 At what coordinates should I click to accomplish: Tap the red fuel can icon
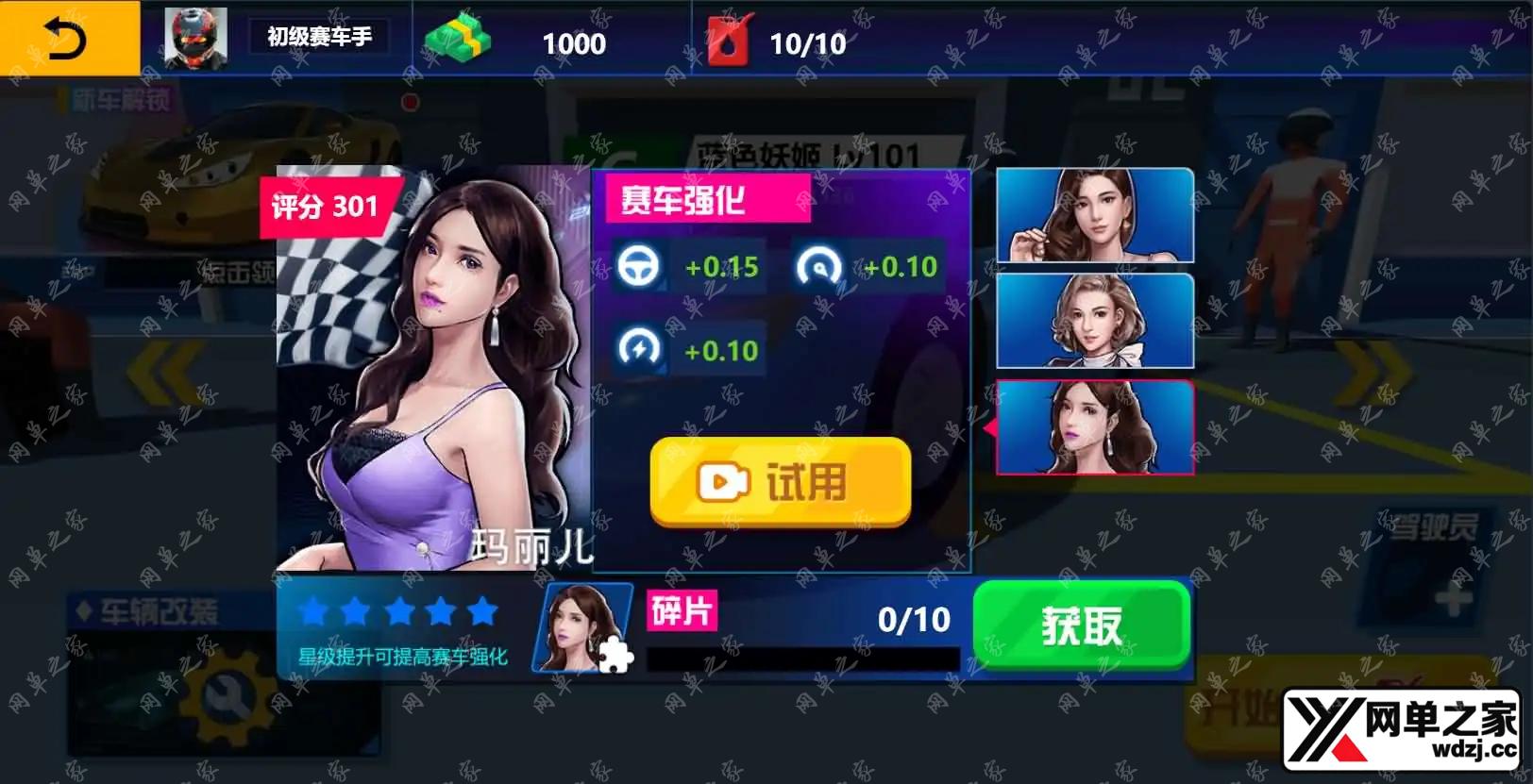730,41
